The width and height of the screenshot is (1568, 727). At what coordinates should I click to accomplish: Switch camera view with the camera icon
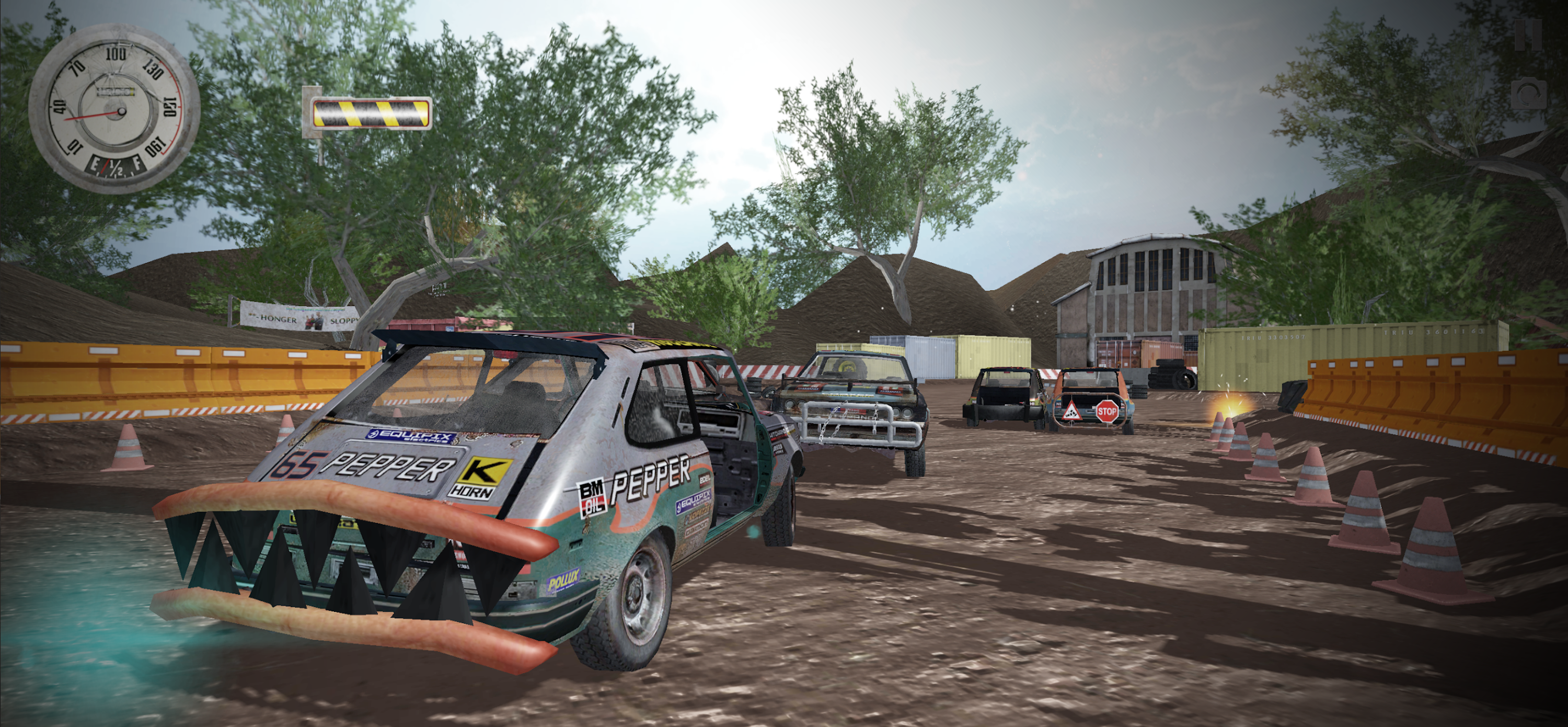click(x=1529, y=94)
